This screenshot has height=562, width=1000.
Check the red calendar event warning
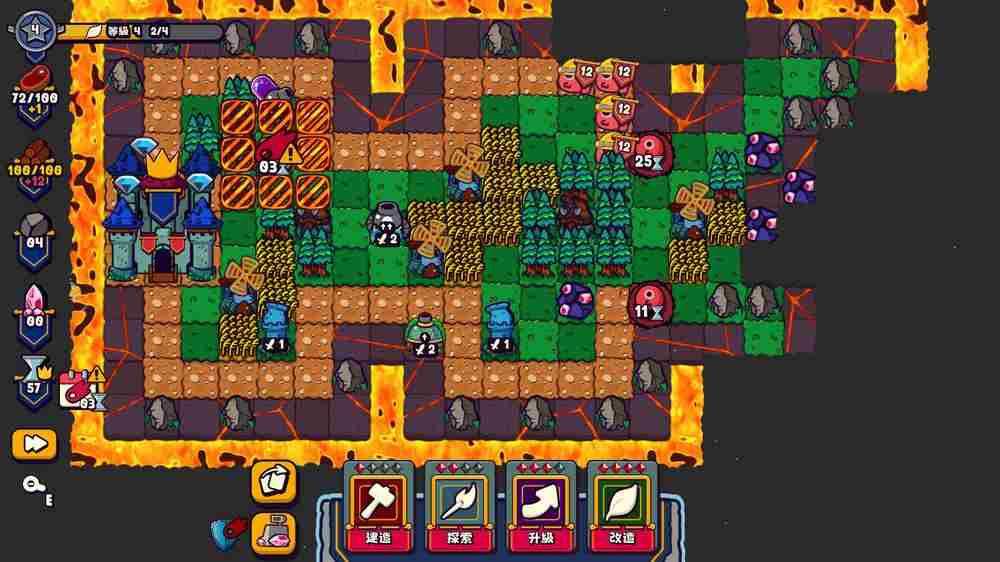(x=78, y=388)
